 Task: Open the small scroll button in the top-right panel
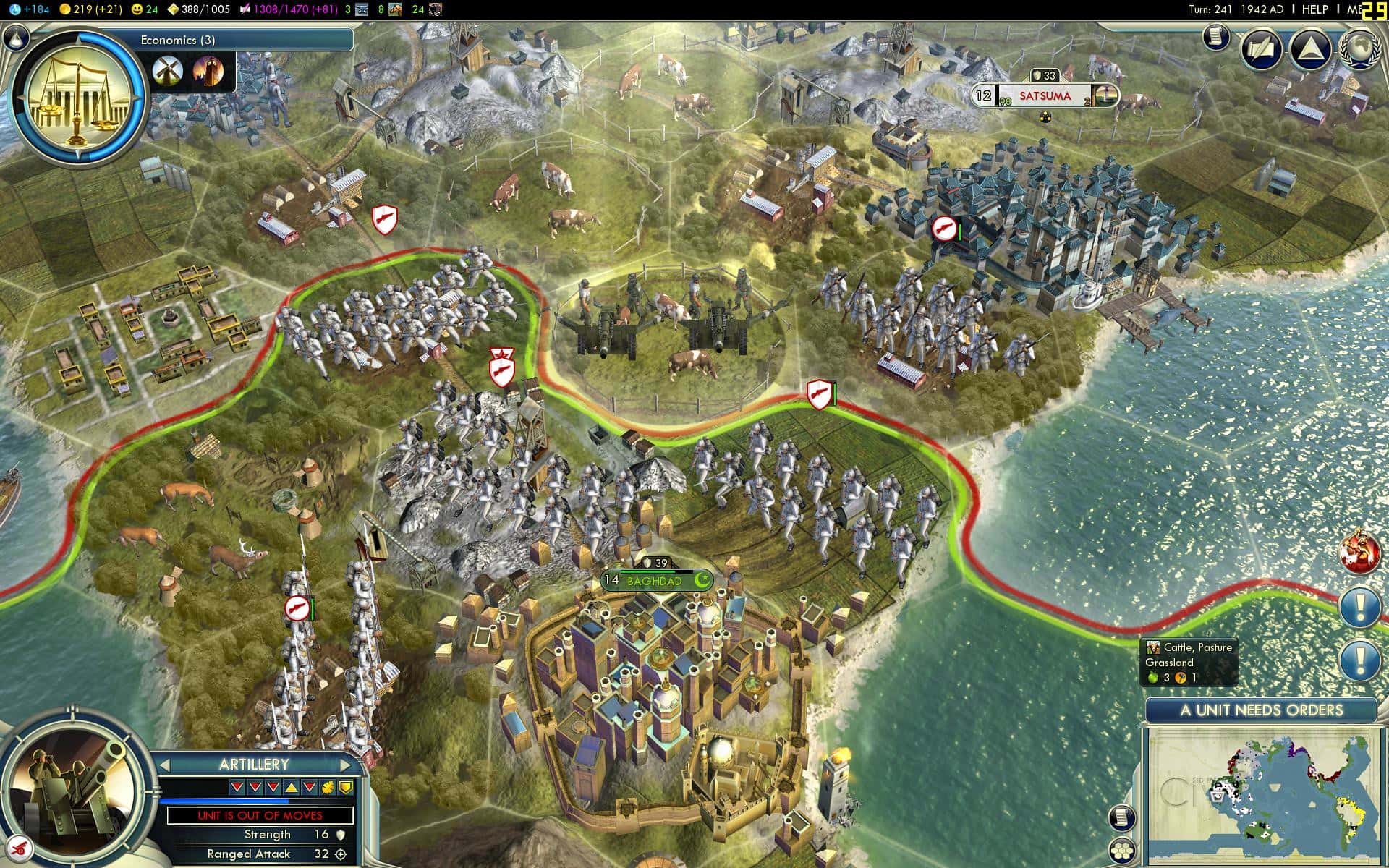(x=1217, y=37)
